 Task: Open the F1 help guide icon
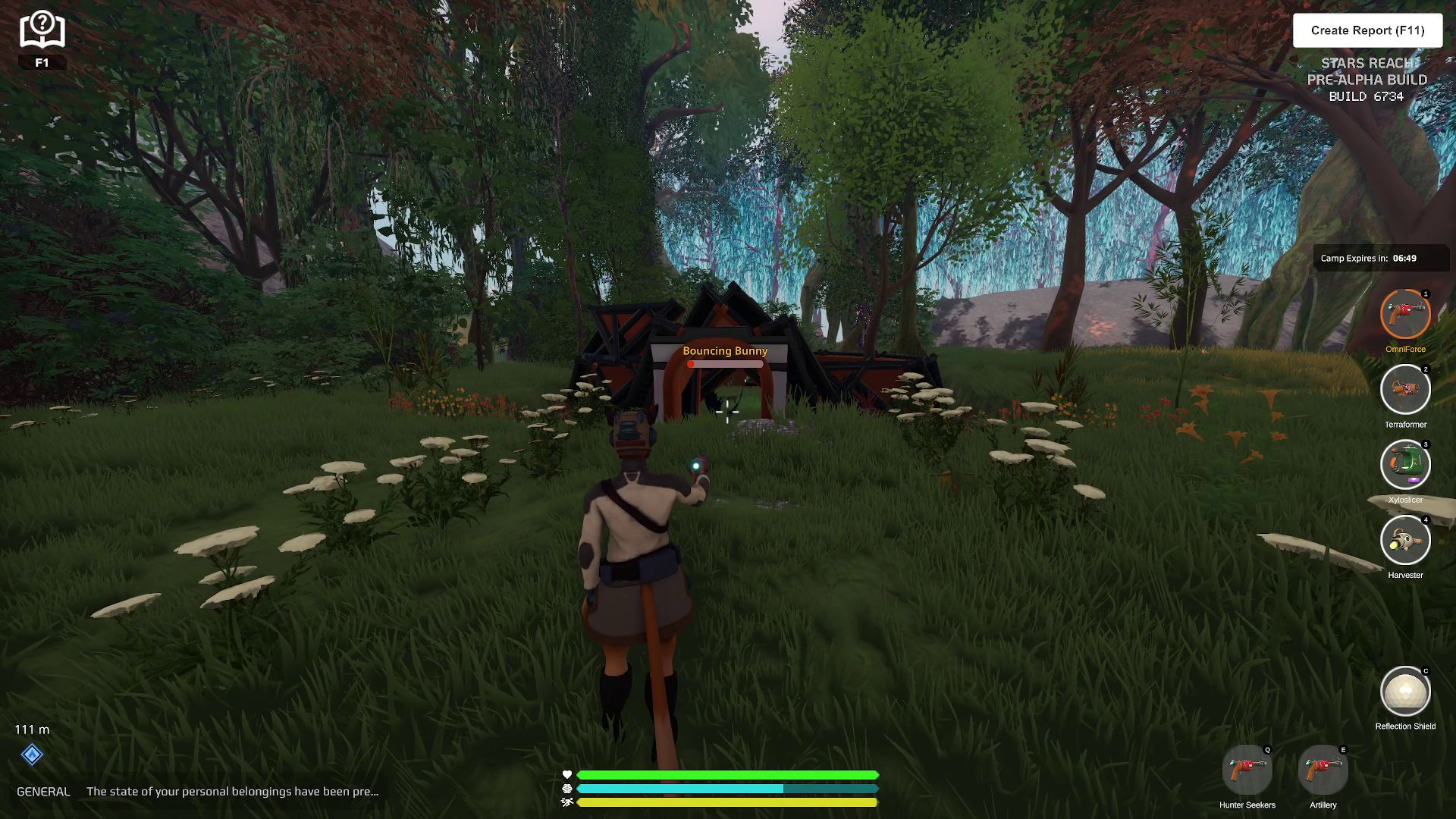coord(42,32)
